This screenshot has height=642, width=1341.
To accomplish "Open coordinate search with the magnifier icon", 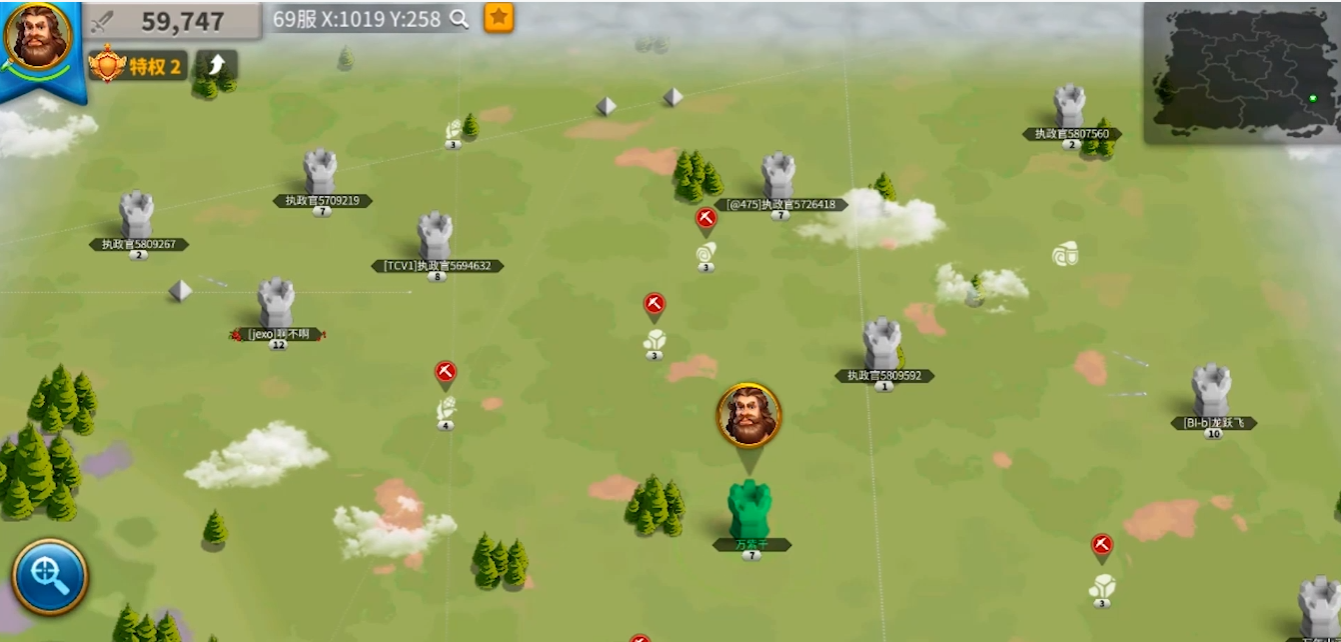I will (459, 19).
